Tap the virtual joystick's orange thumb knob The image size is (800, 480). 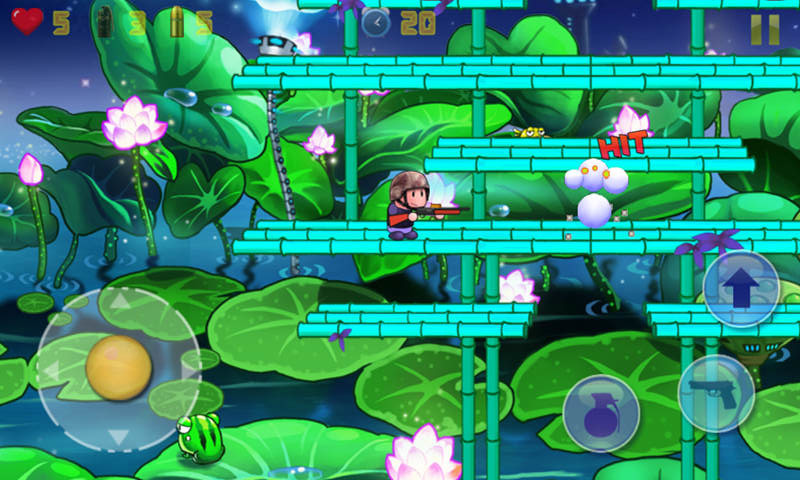click(118, 367)
